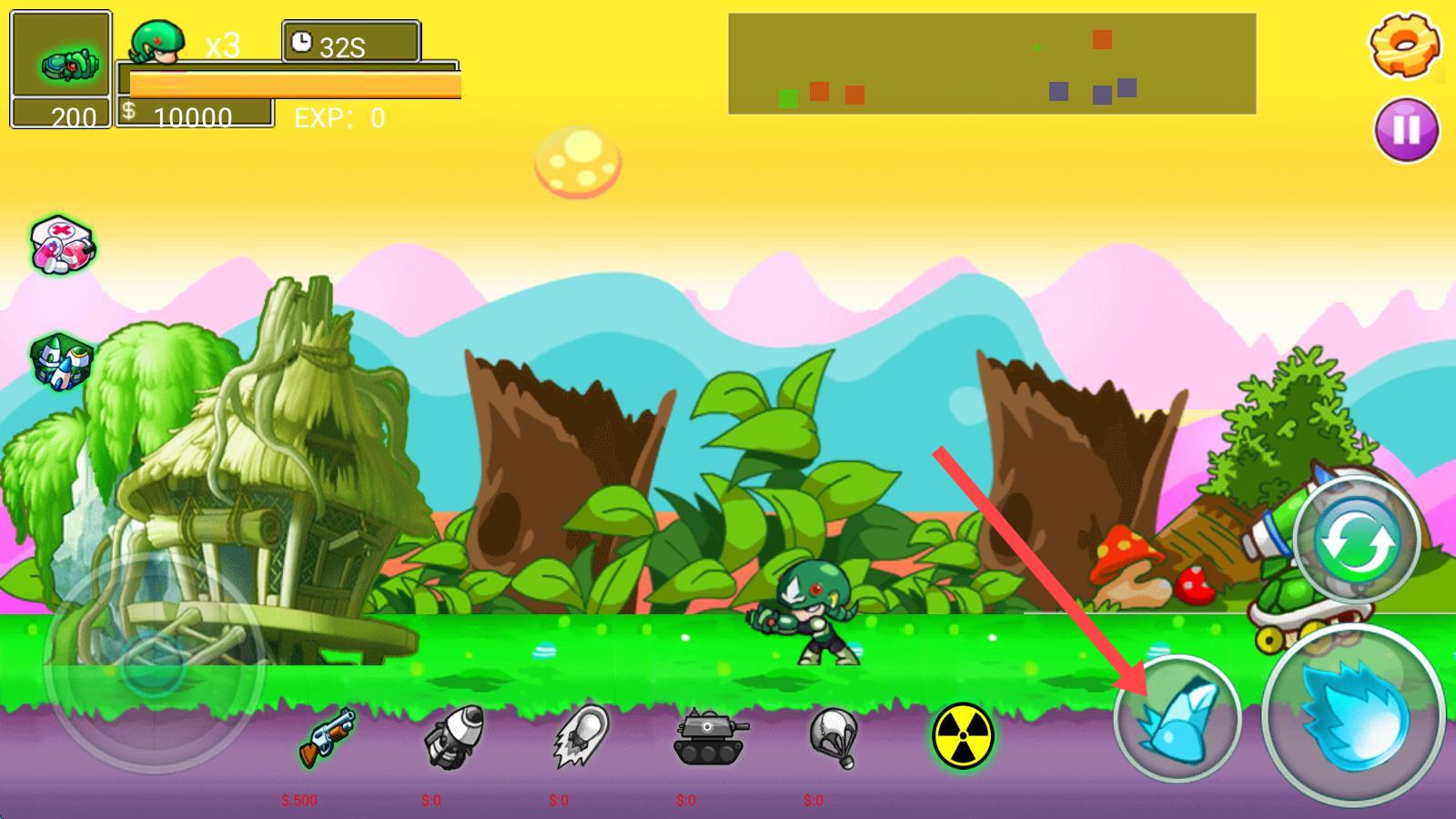Viewport: 1456px width, 819px height.
Task: Launch the upright rocket item
Action: (452, 736)
